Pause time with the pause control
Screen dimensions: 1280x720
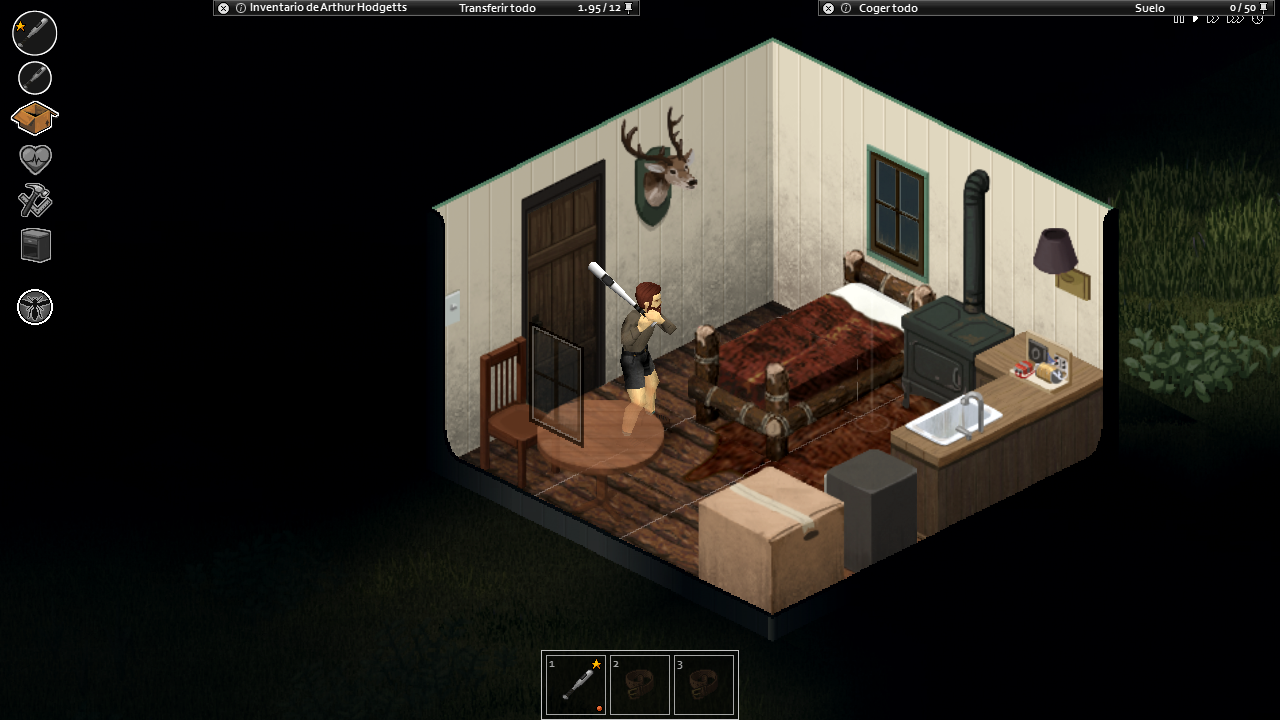tap(1178, 19)
